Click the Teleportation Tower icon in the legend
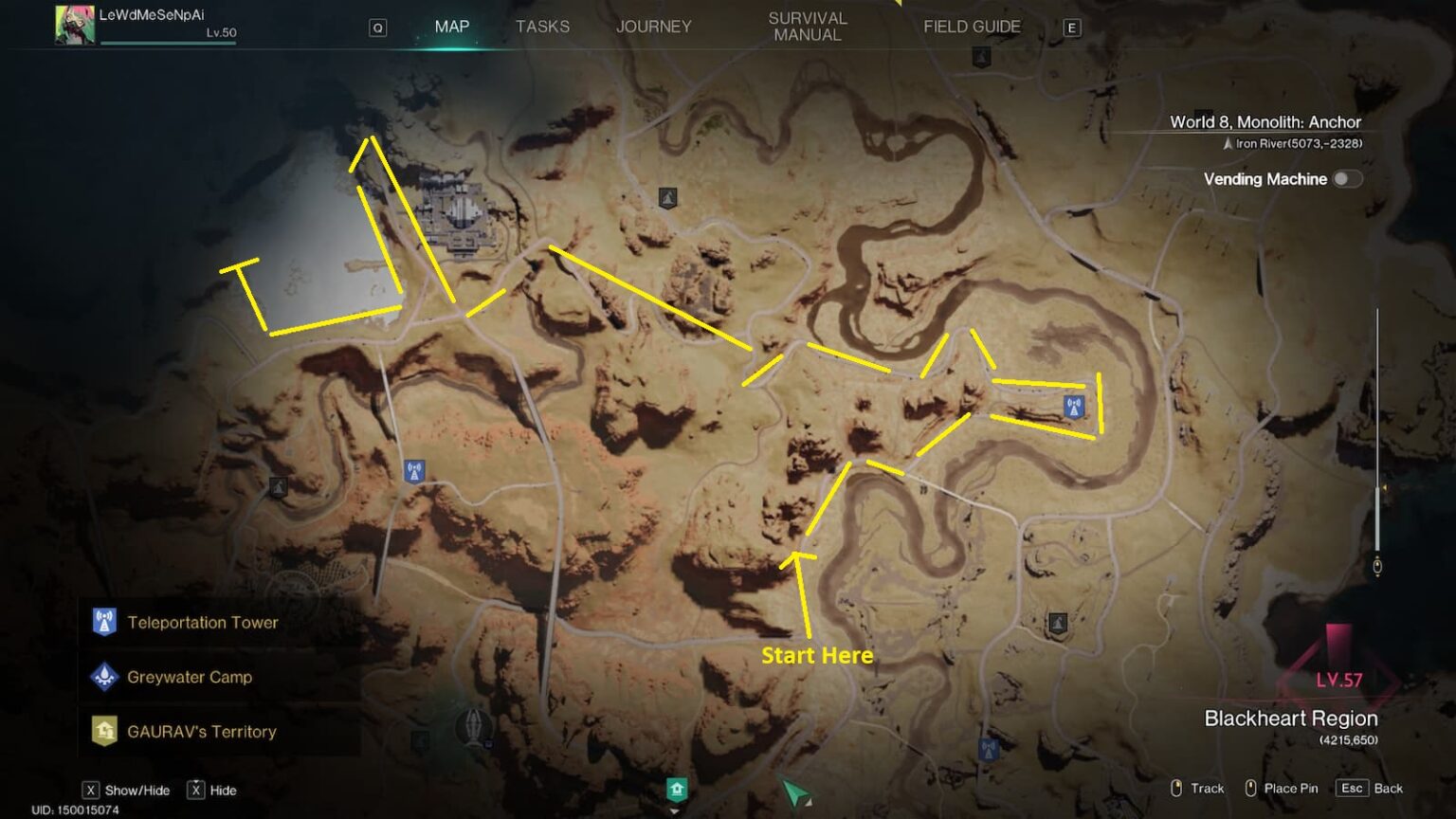1456x819 pixels. pyautogui.click(x=104, y=623)
